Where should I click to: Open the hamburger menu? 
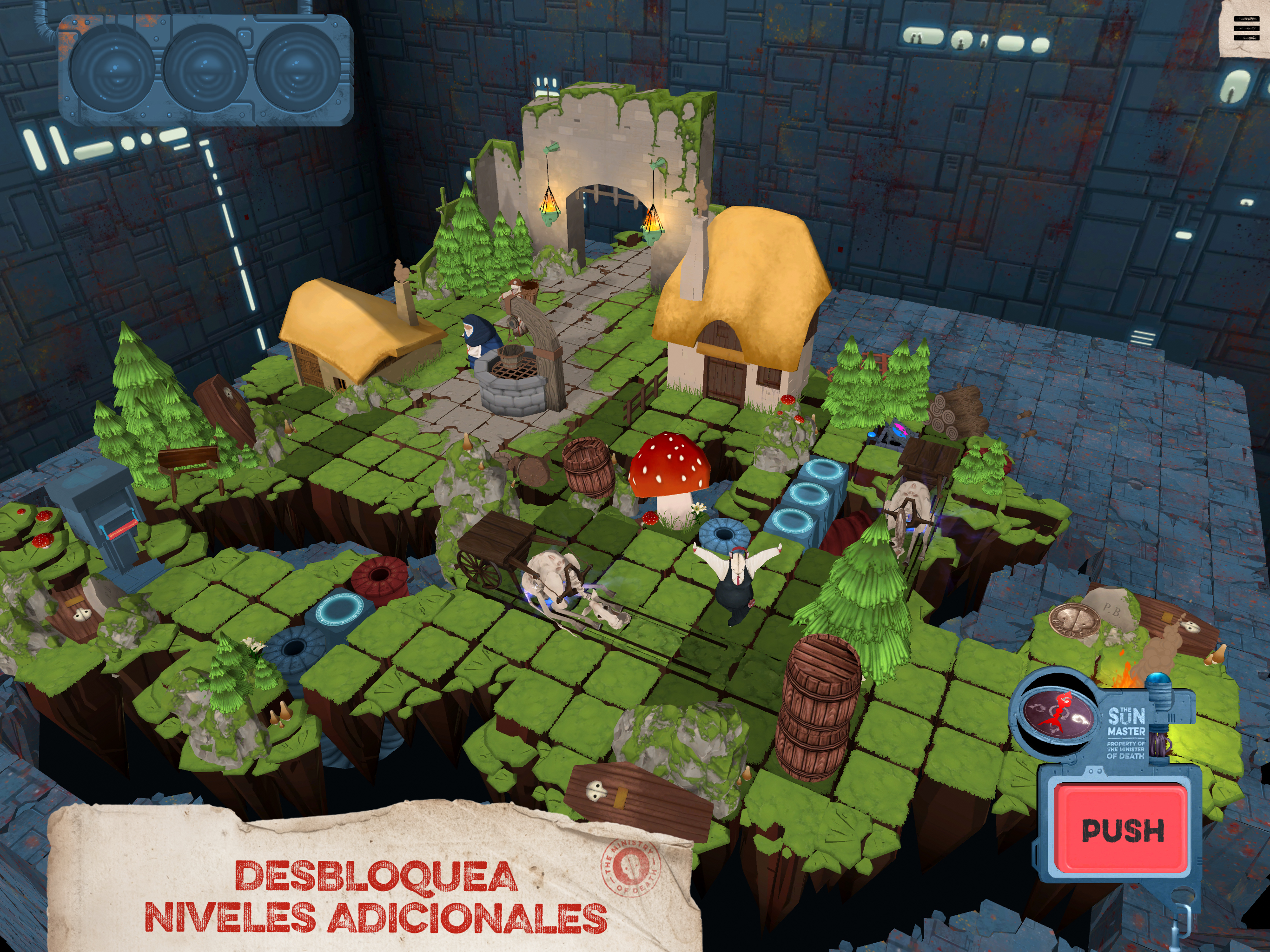coord(1246,29)
